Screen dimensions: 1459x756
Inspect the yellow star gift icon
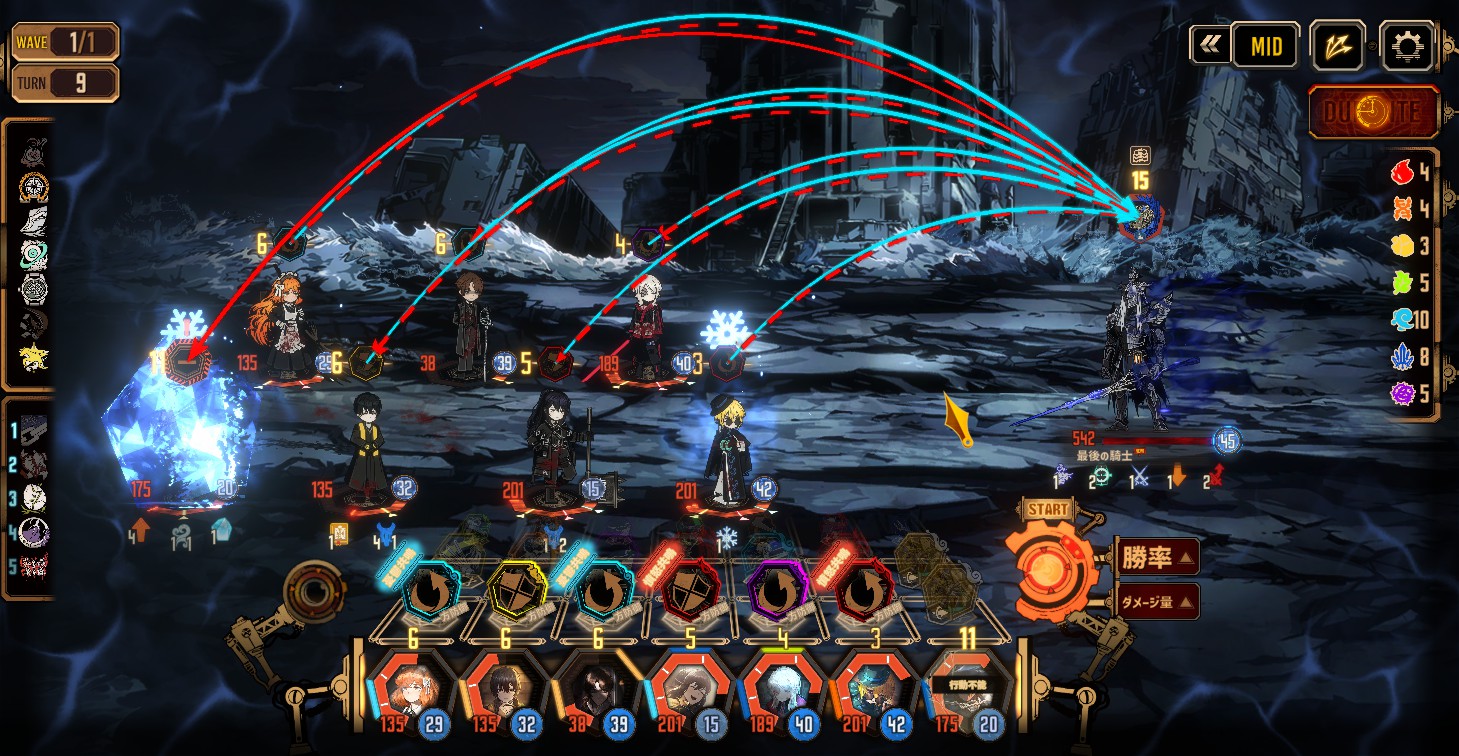pos(35,357)
